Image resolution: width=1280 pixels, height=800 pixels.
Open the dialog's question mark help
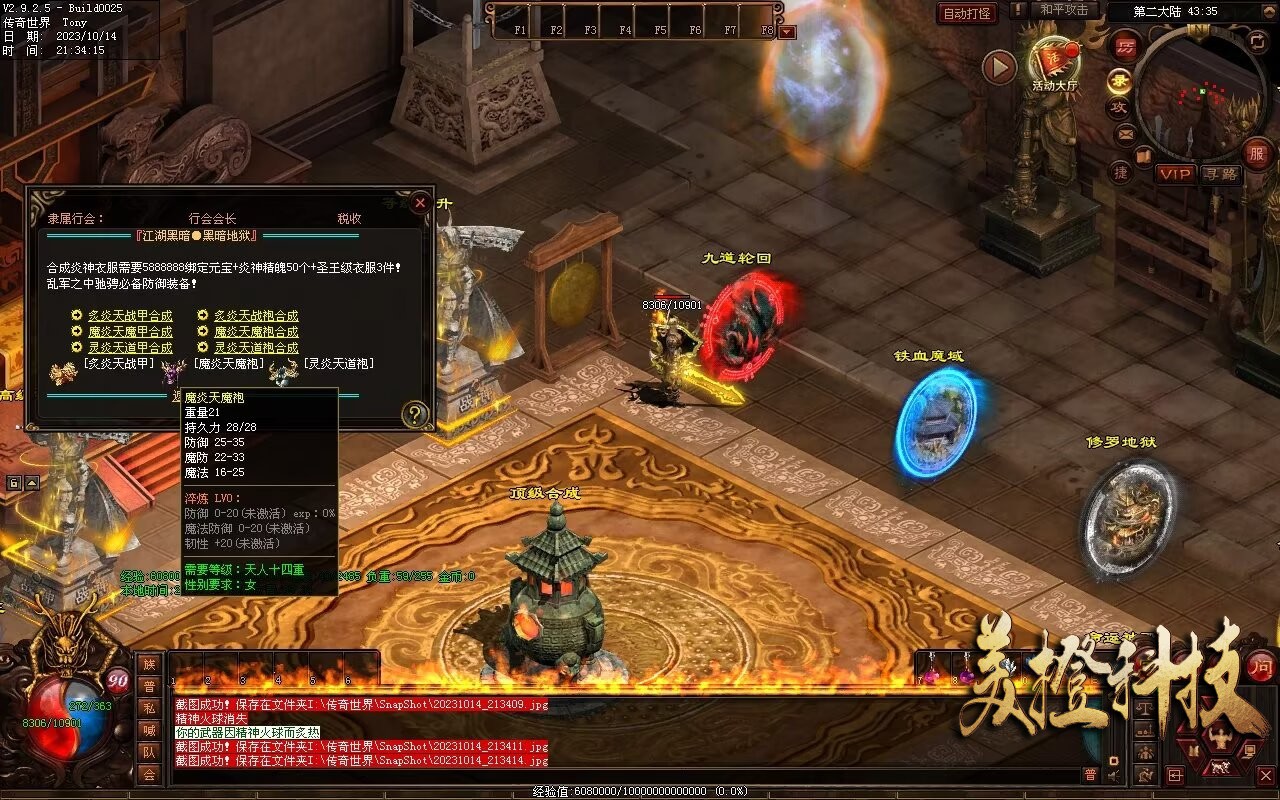[415, 414]
